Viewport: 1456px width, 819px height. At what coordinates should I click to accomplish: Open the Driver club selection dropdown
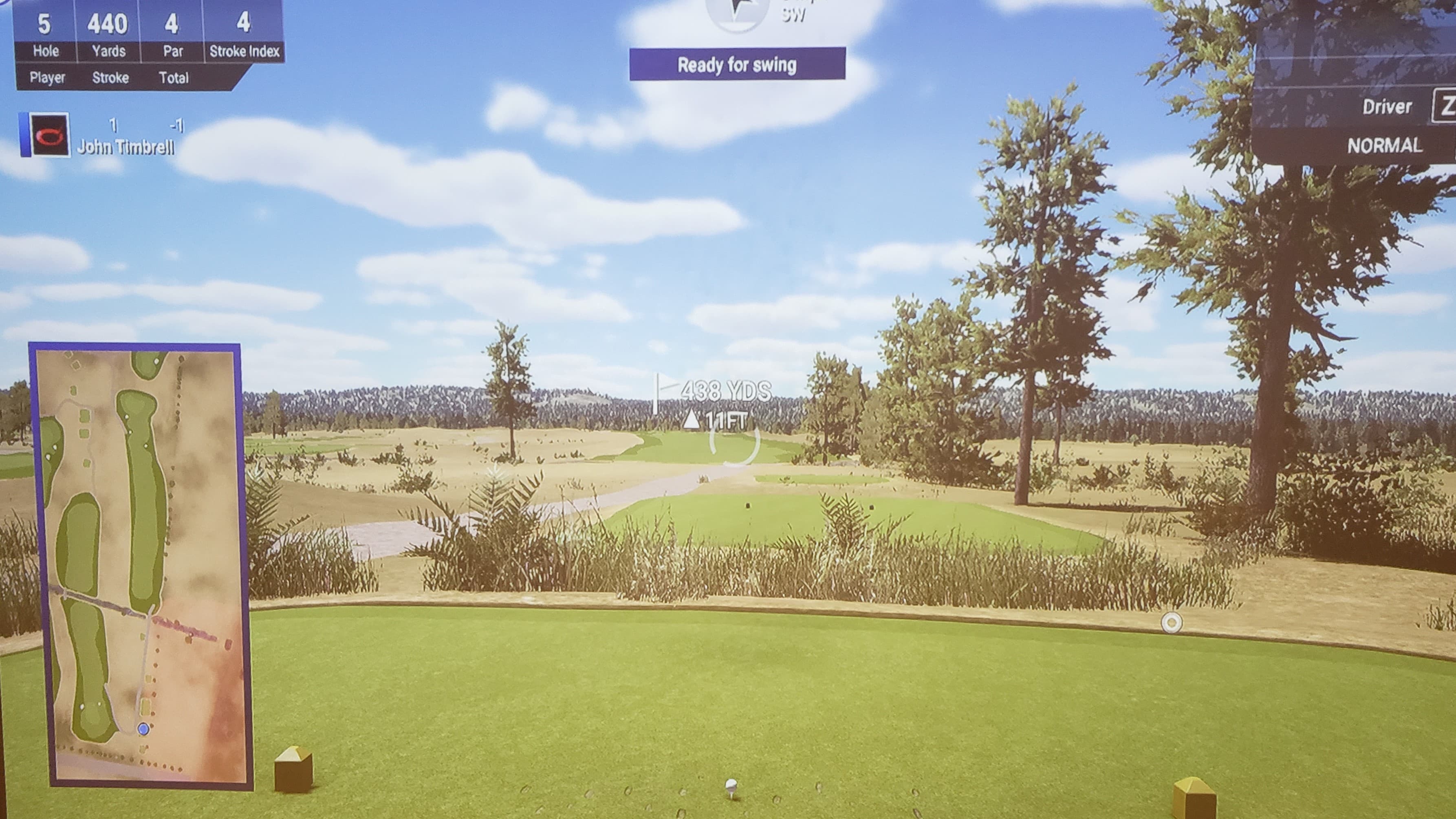click(x=1388, y=106)
